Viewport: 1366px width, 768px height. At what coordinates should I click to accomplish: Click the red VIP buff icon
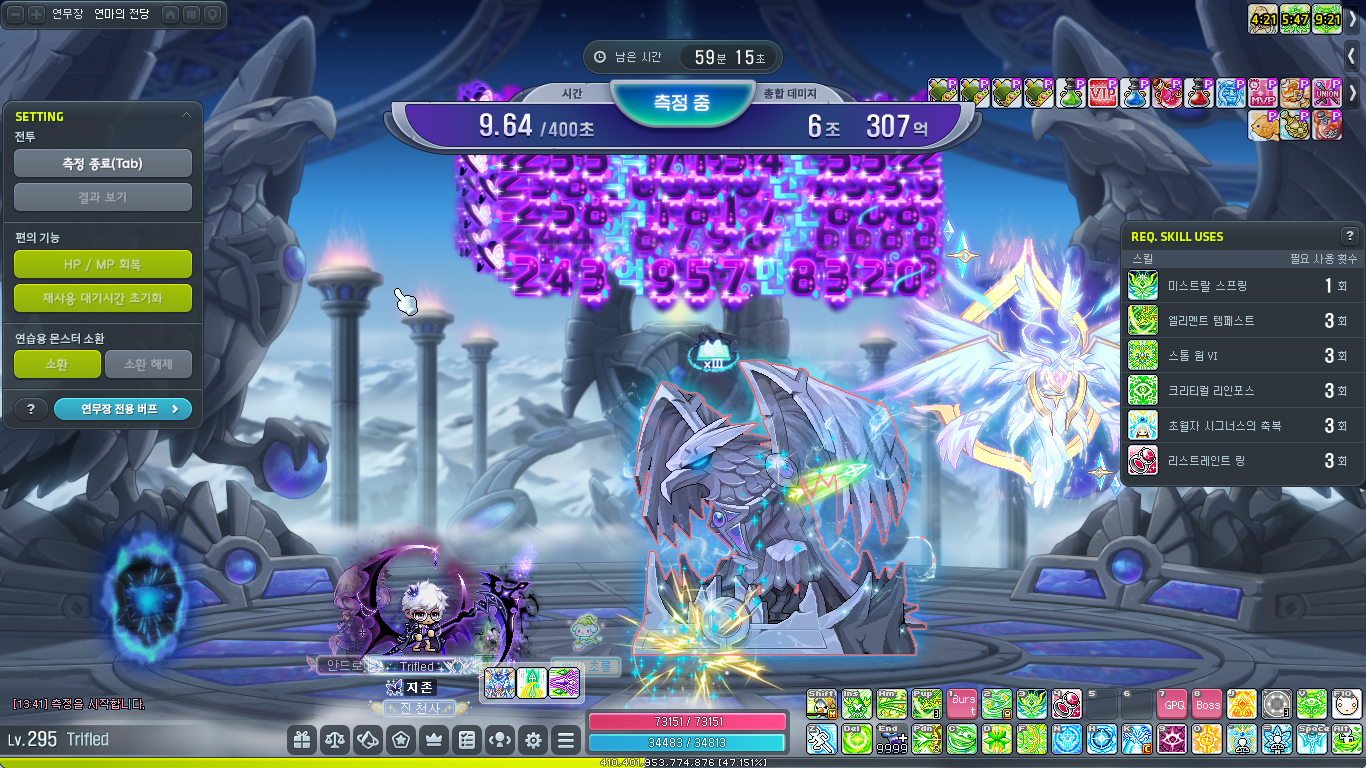(1103, 93)
